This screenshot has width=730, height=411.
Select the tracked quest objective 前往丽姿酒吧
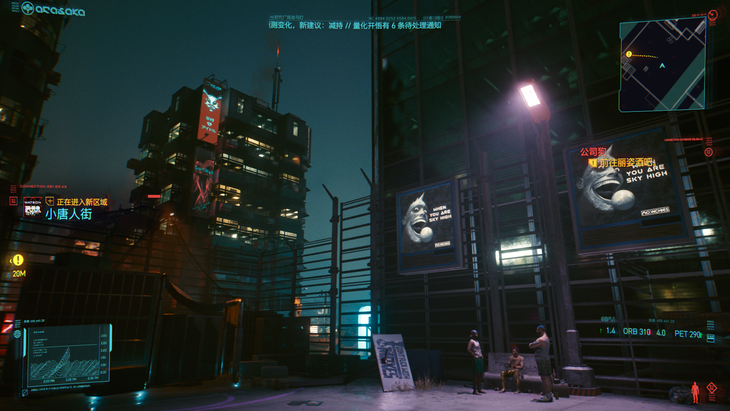pos(624,162)
